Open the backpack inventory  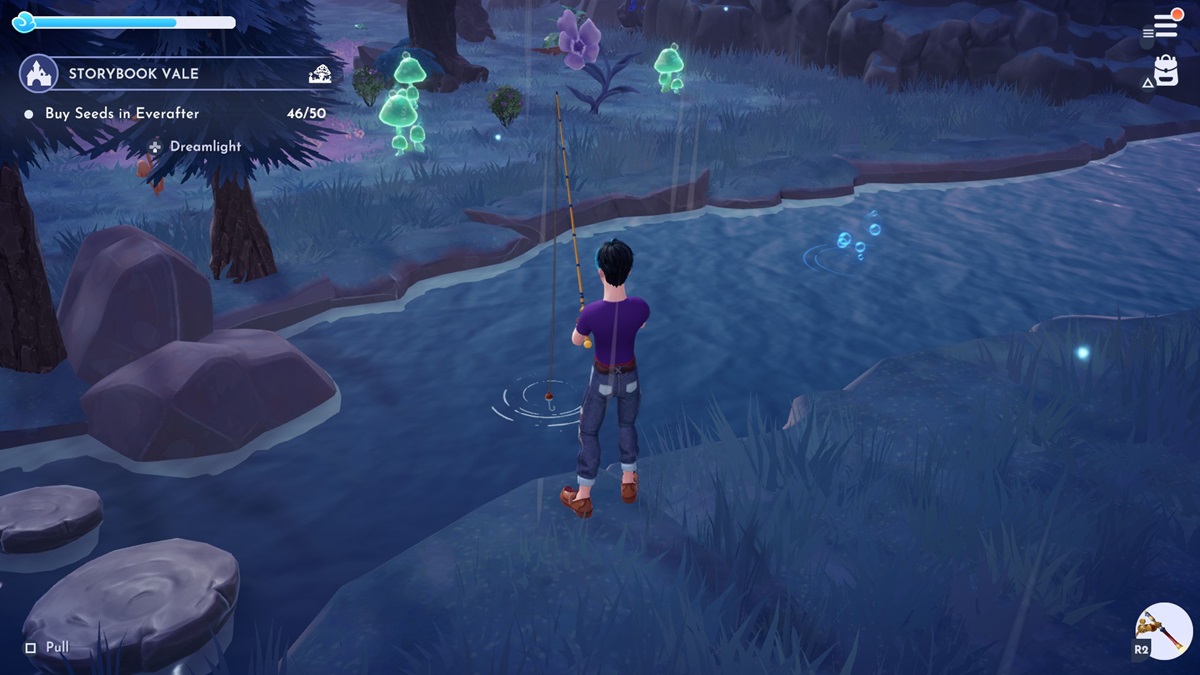pos(1166,71)
